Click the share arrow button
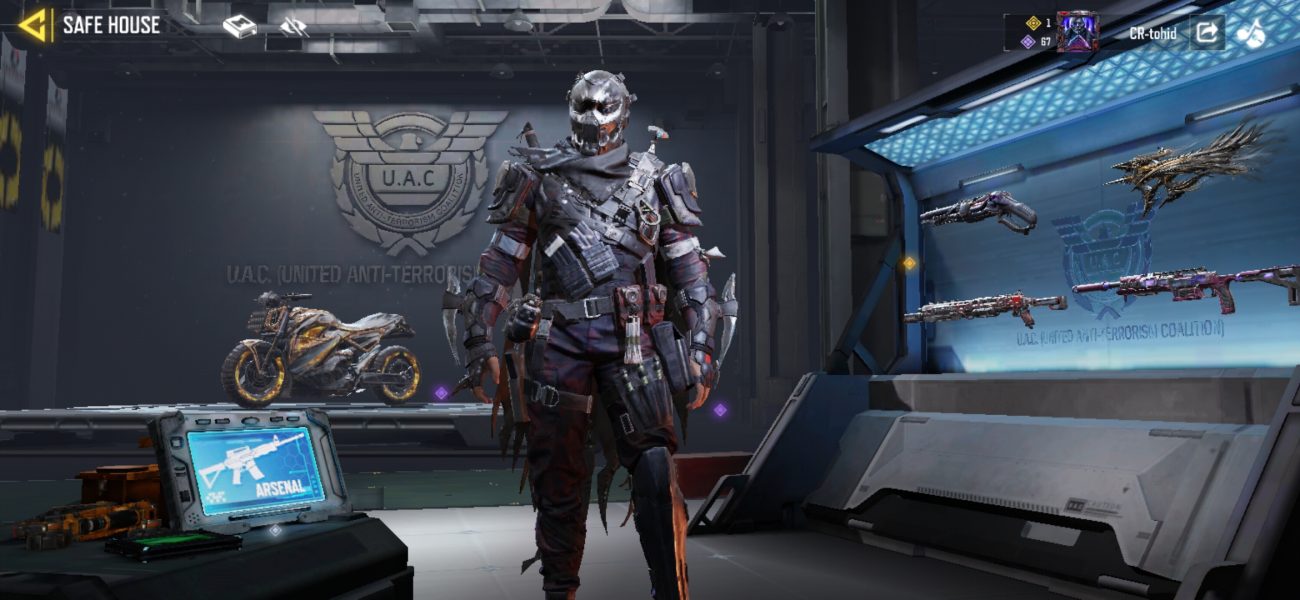 tap(1206, 32)
